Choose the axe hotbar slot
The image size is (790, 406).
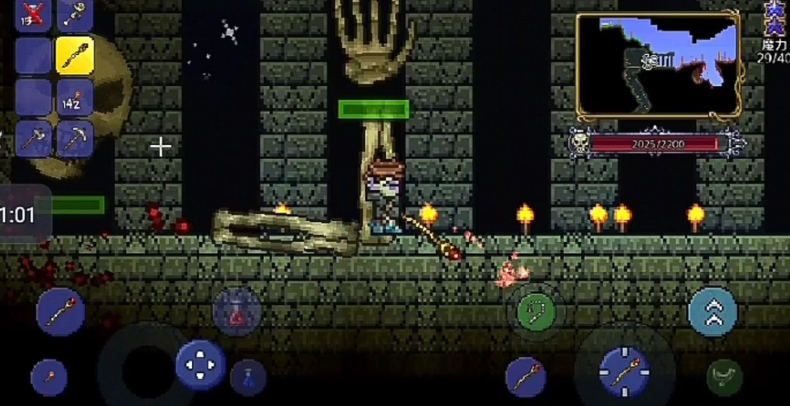33,138
